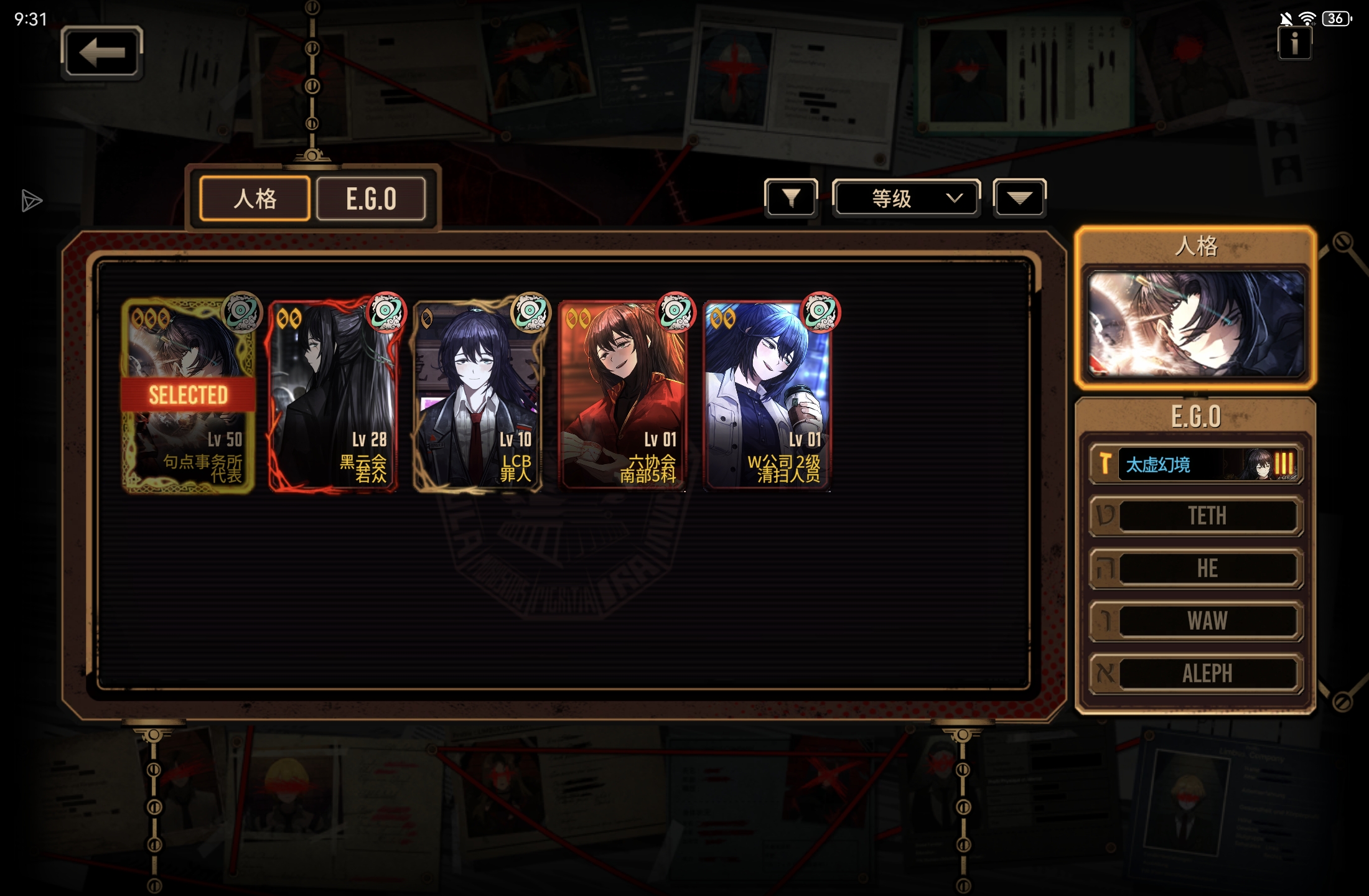Switch to the 人格 tab
The height and width of the screenshot is (896, 1369).
(x=255, y=199)
